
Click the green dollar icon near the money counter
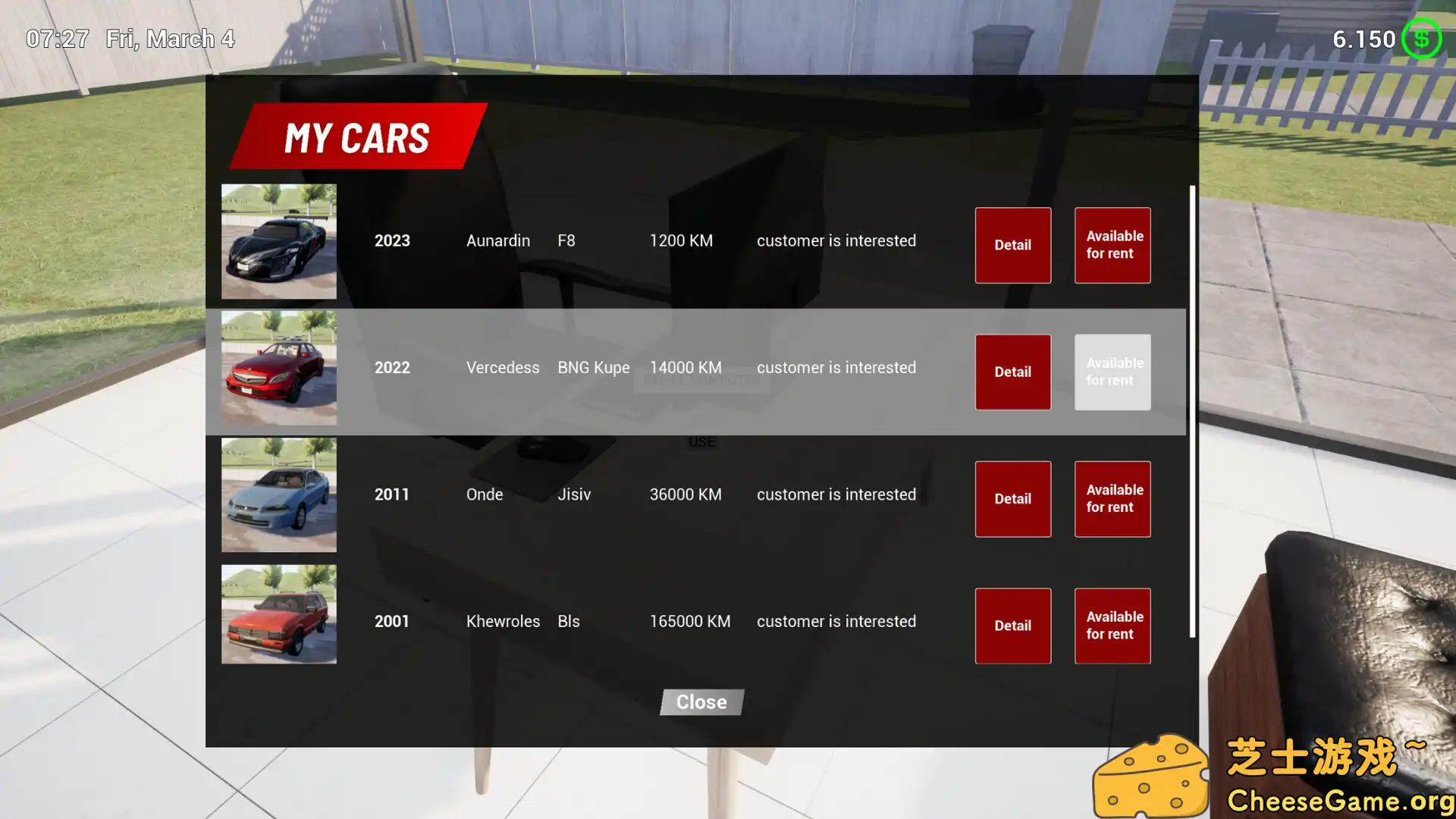click(1421, 38)
